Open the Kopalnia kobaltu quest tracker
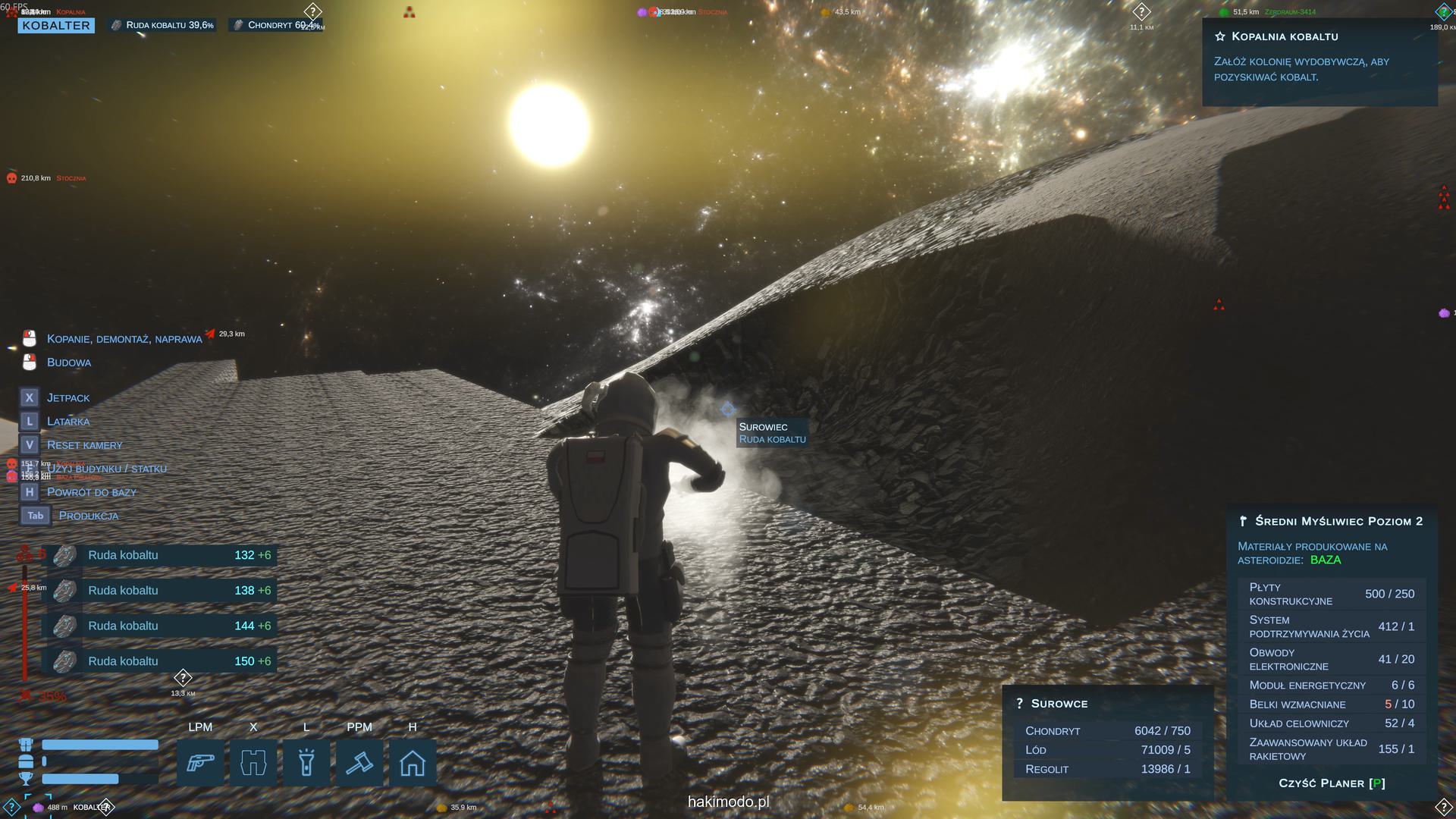Screen dimensions: 1456x819 tap(1285, 36)
